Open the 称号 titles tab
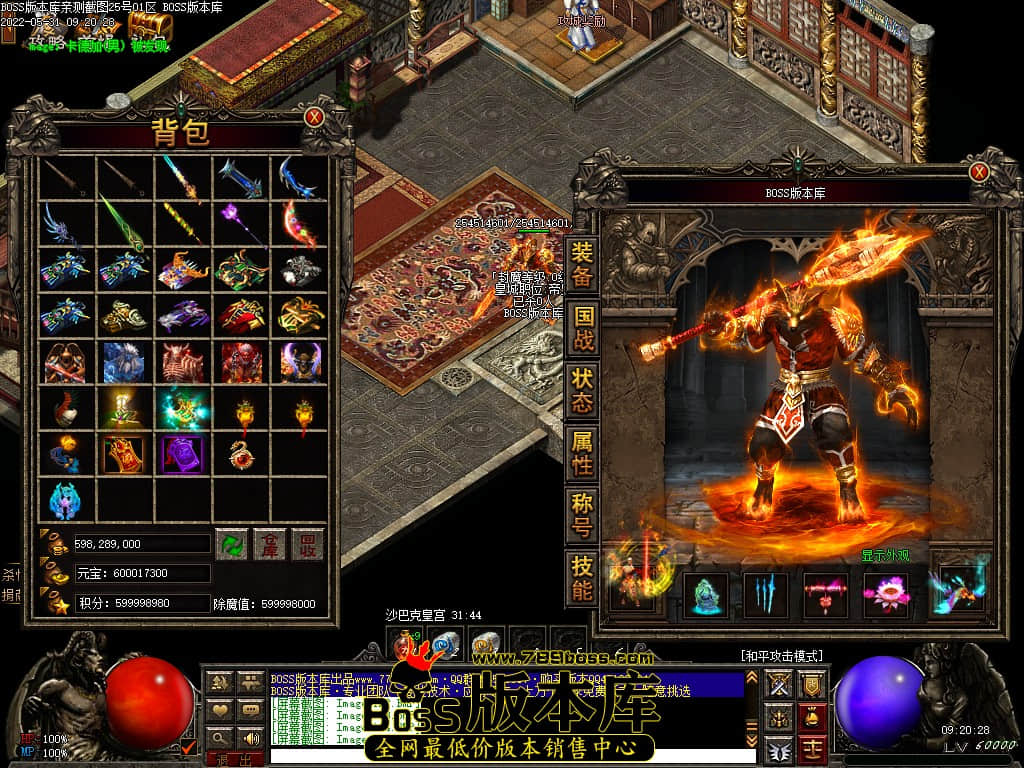Image resolution: width=1024 pixels, height=768 pixels. point(582,514)
